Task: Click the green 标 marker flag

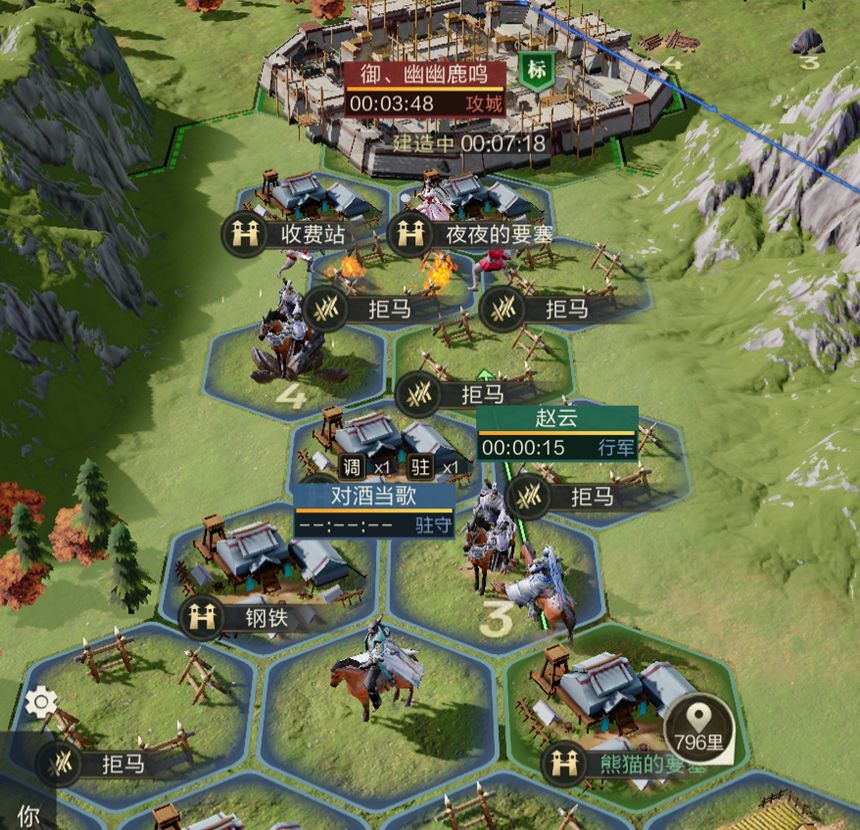Action: tap(538, 71)
